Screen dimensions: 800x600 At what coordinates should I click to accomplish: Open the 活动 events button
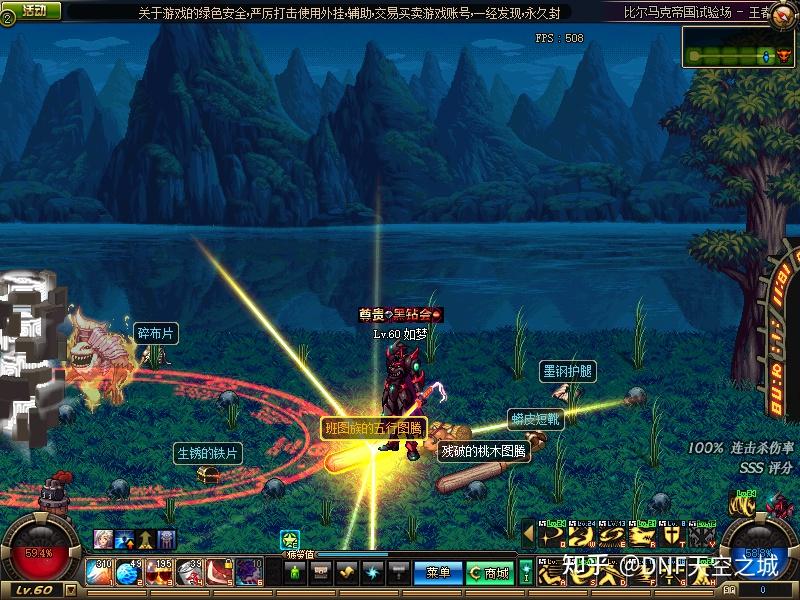pyautogui.click(x=34, y=10)
